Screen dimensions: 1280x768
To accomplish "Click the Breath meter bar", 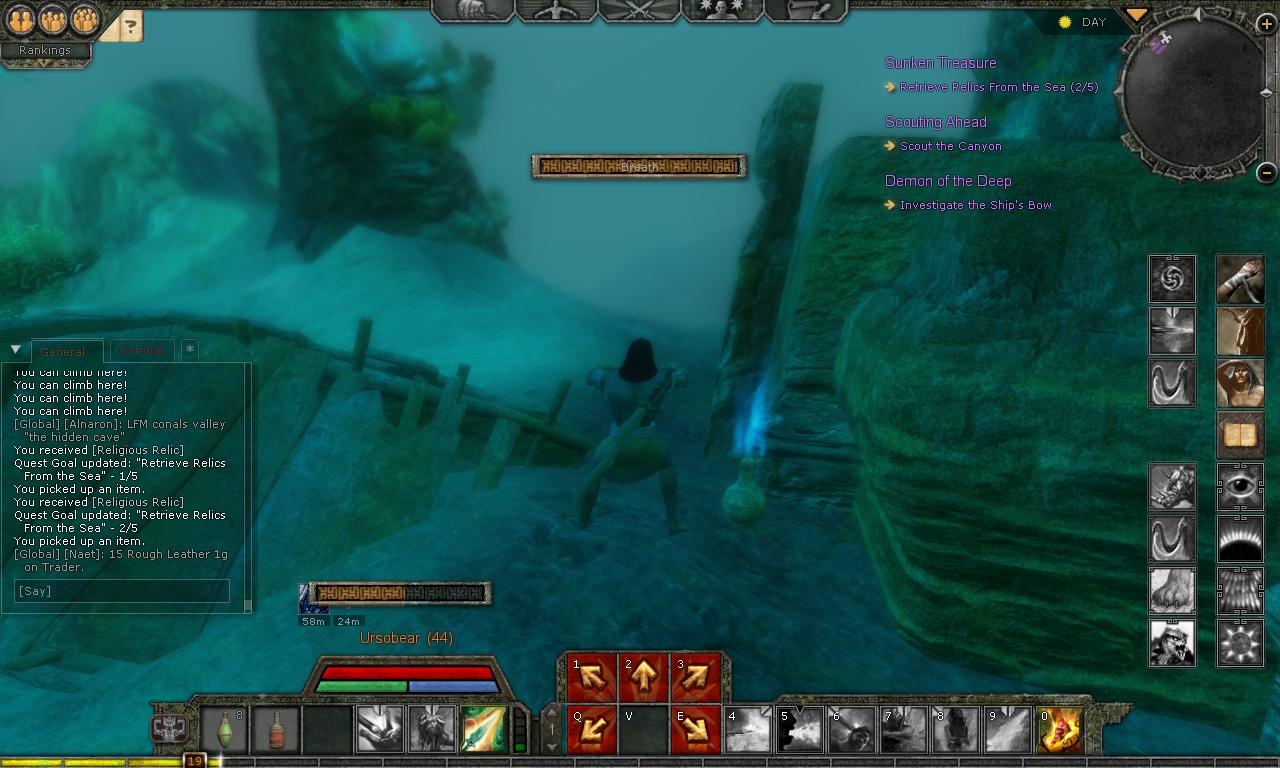I will [638, 167].
